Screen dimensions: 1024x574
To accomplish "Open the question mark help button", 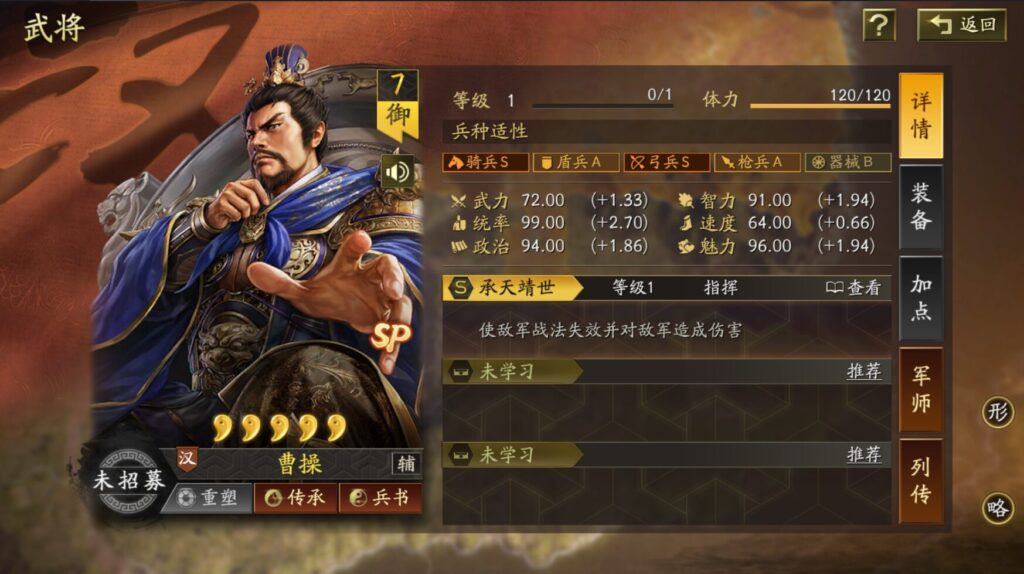I will pyautogui.click(x=879, y=25).
